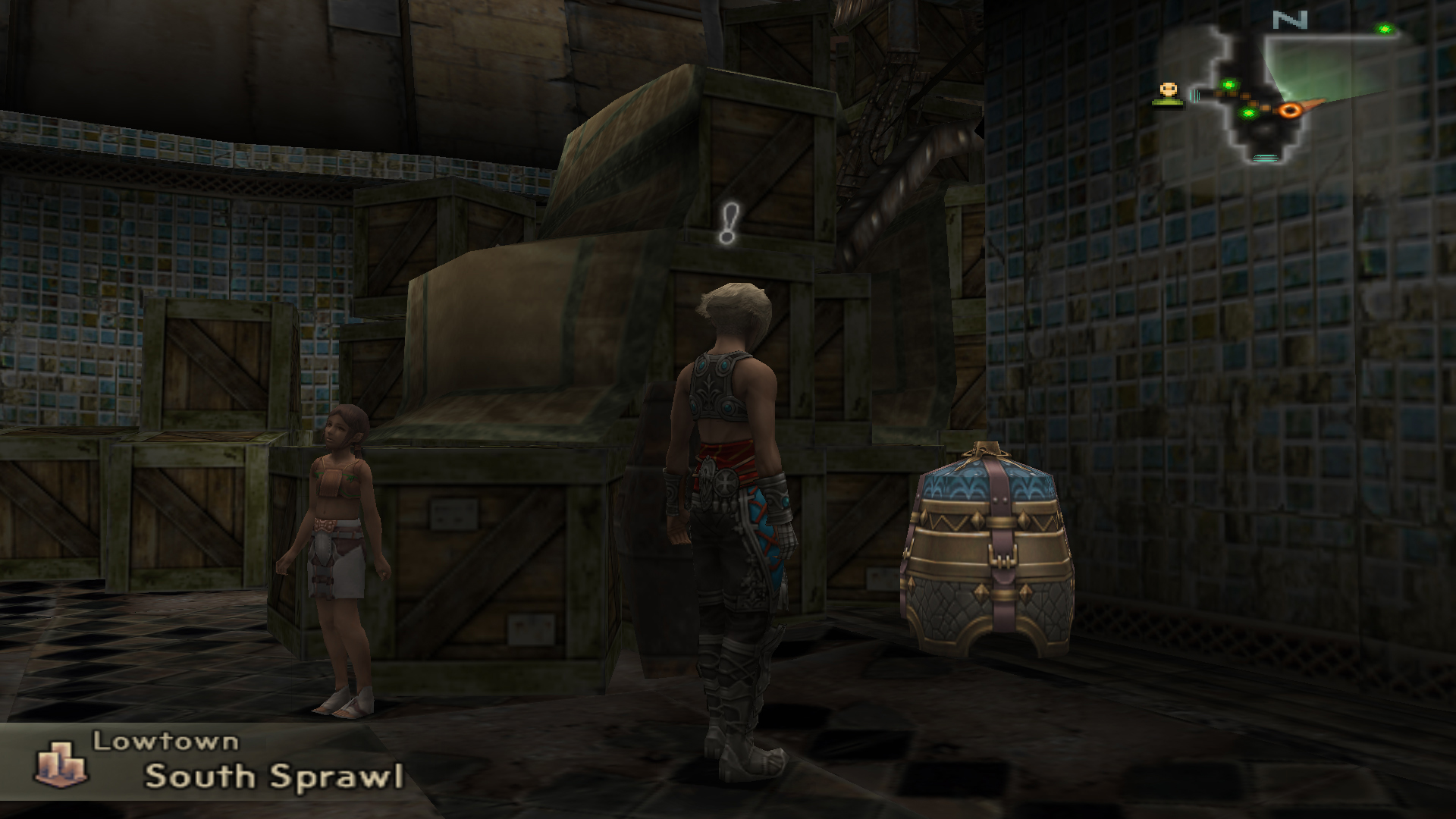Click the exclamation mark interaction indicator
Screen dimensions: 1456x819
click(x=729, y=223)
